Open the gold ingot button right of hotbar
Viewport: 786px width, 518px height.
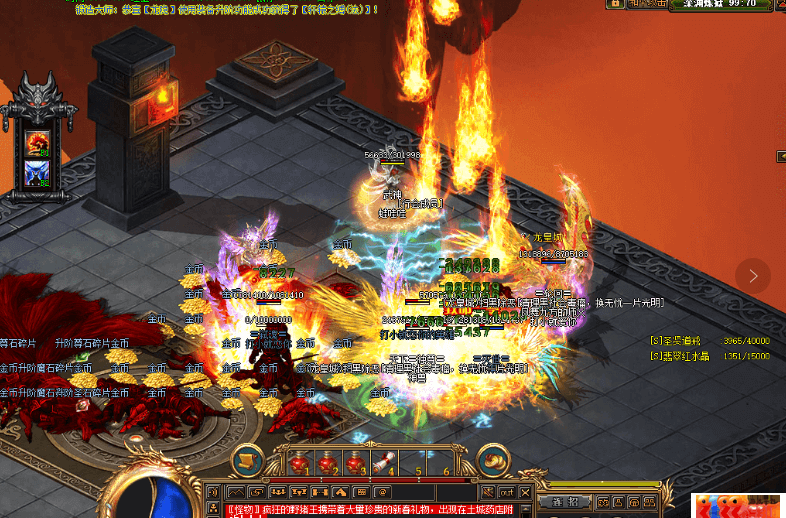click(x=492, y=460)
